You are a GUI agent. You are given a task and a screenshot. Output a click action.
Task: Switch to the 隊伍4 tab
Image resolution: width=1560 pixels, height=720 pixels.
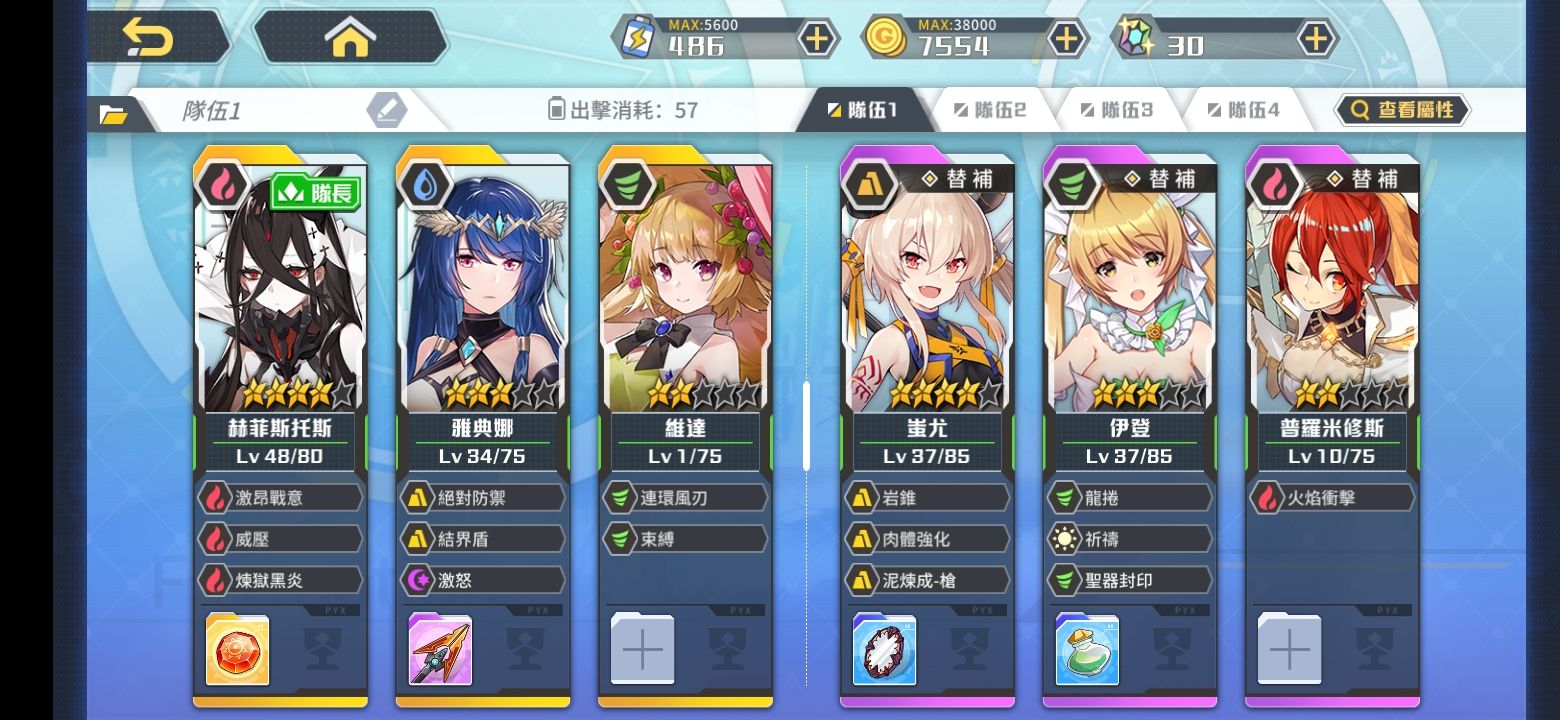[x=1243, y=110]
